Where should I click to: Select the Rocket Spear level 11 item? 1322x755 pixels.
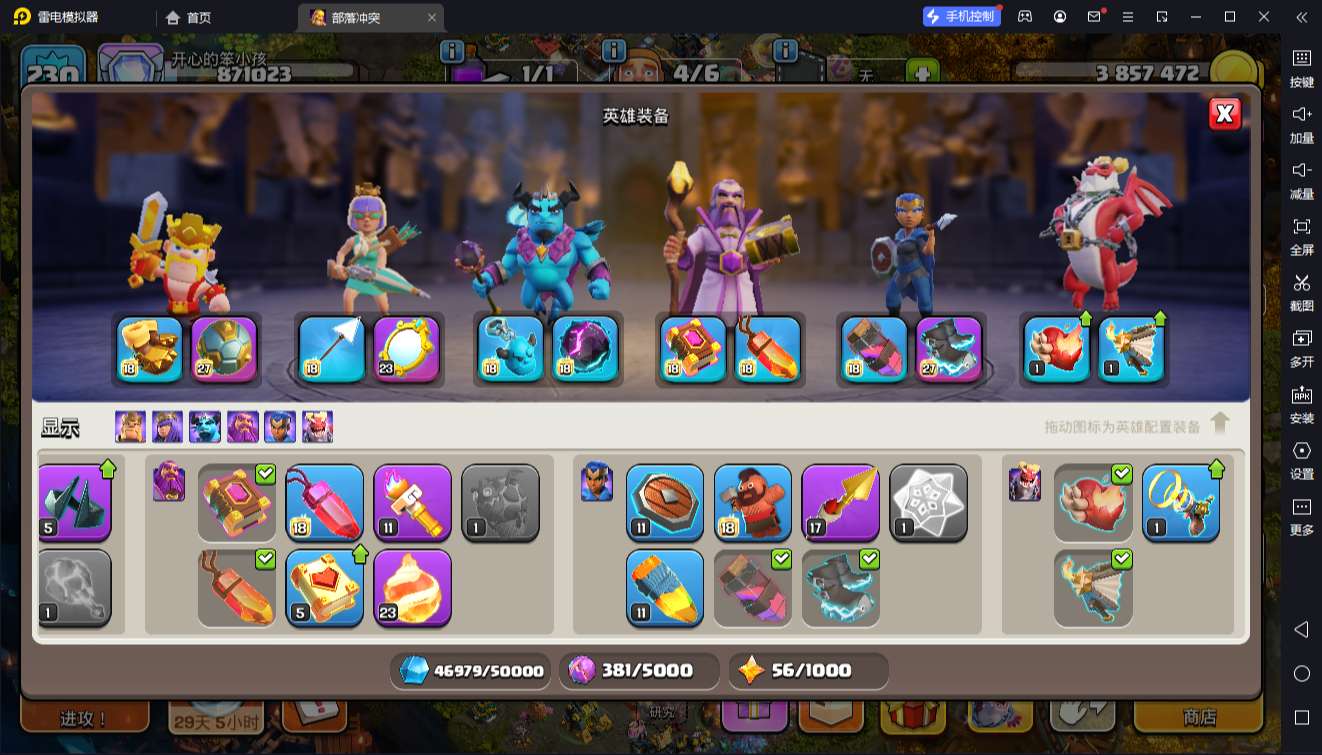665,587
